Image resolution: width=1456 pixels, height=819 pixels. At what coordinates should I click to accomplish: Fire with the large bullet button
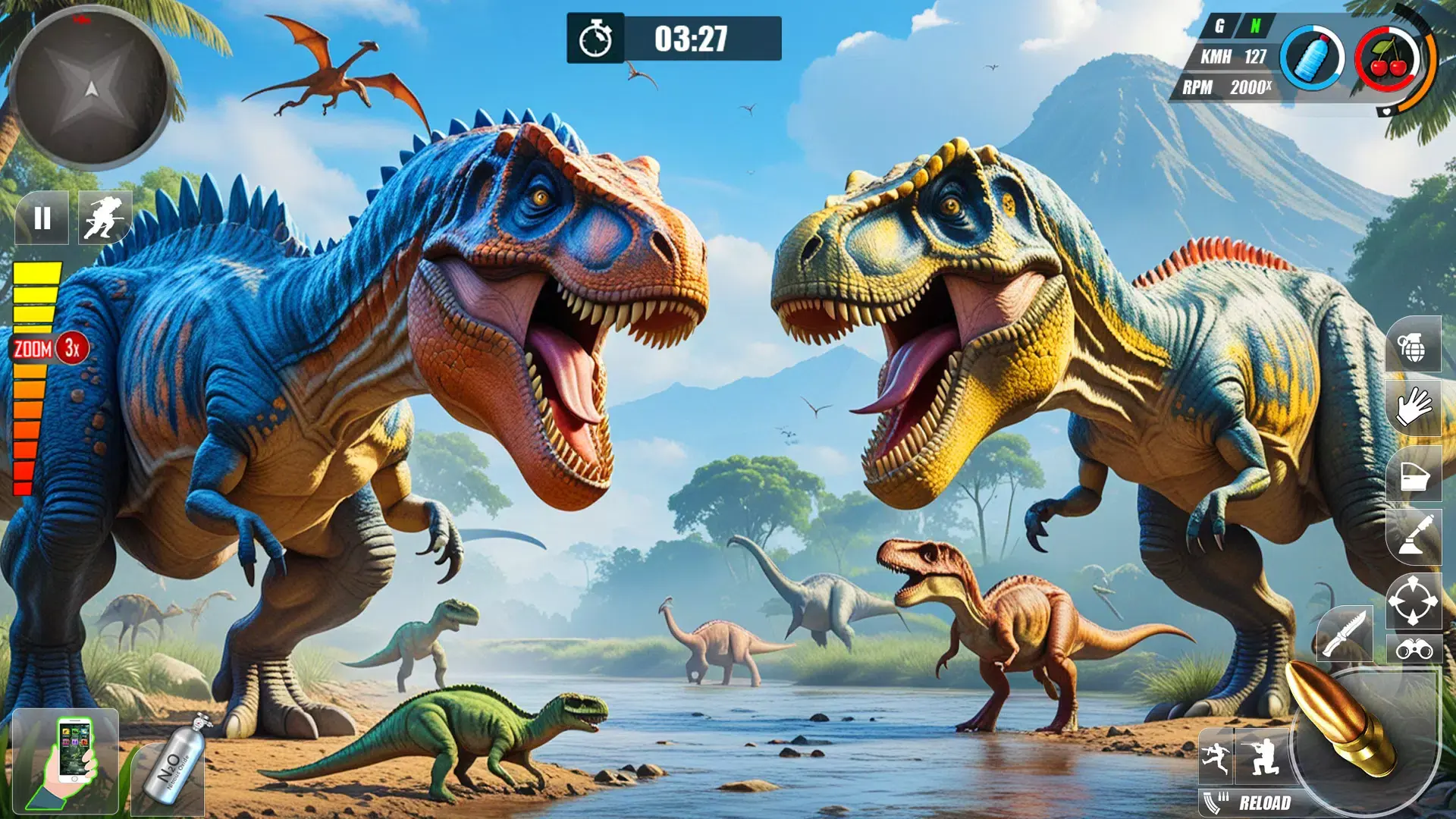[x=1357, y=728]
